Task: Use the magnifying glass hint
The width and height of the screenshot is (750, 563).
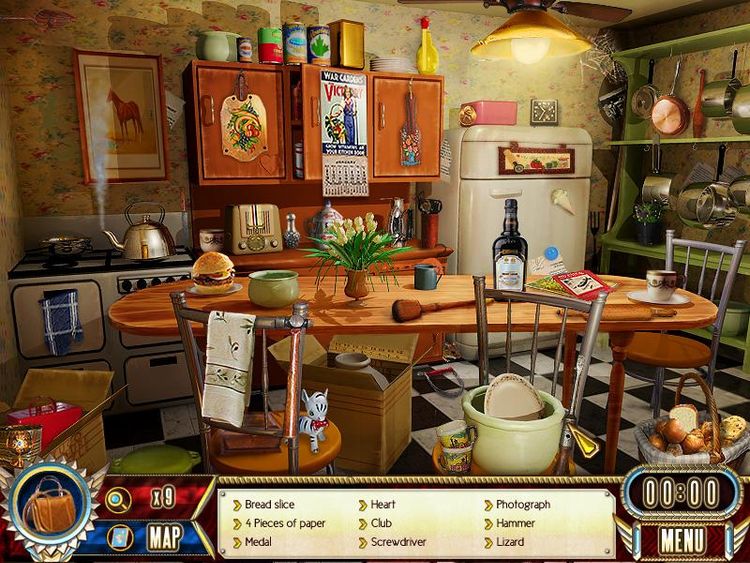Action: (x=118, y=500)
